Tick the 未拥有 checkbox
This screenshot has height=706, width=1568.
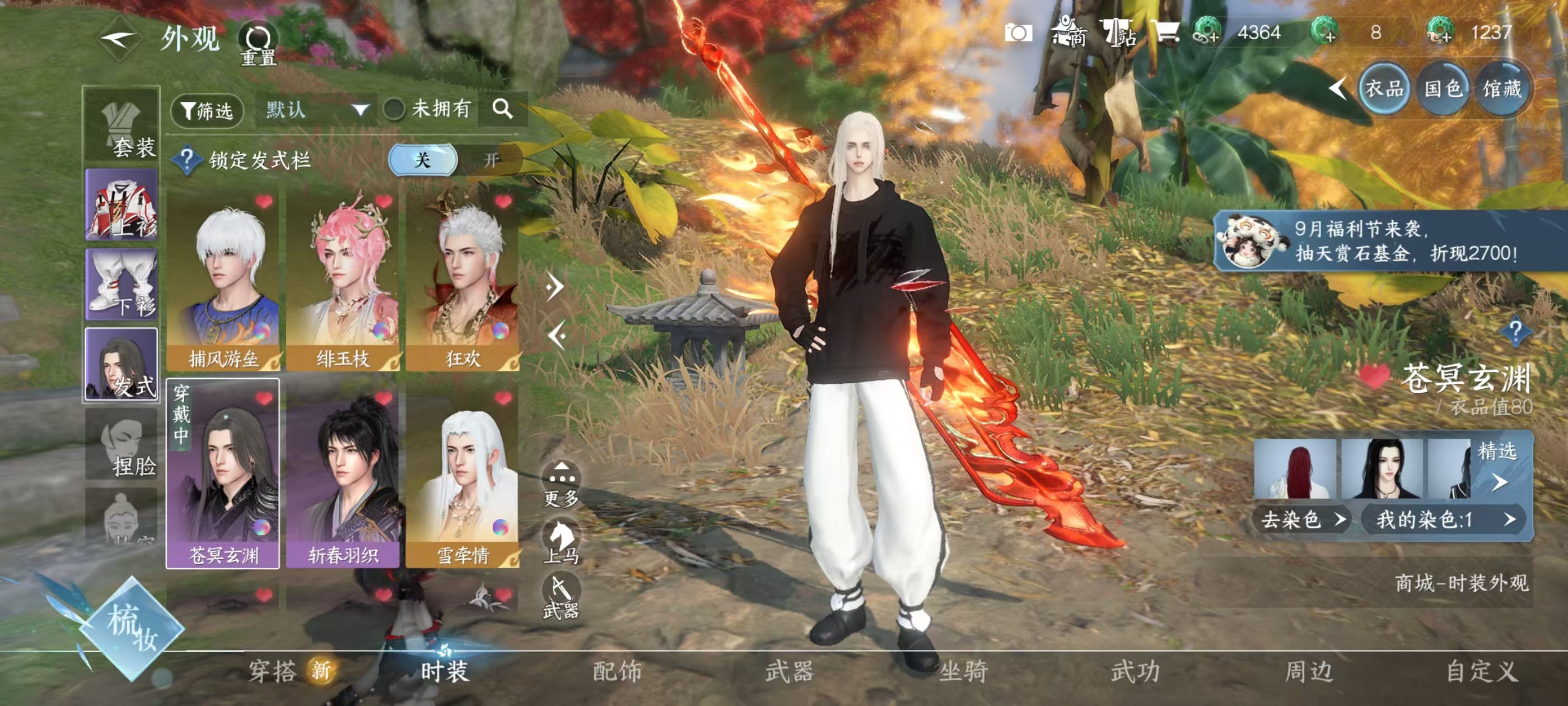pos(394,110)
